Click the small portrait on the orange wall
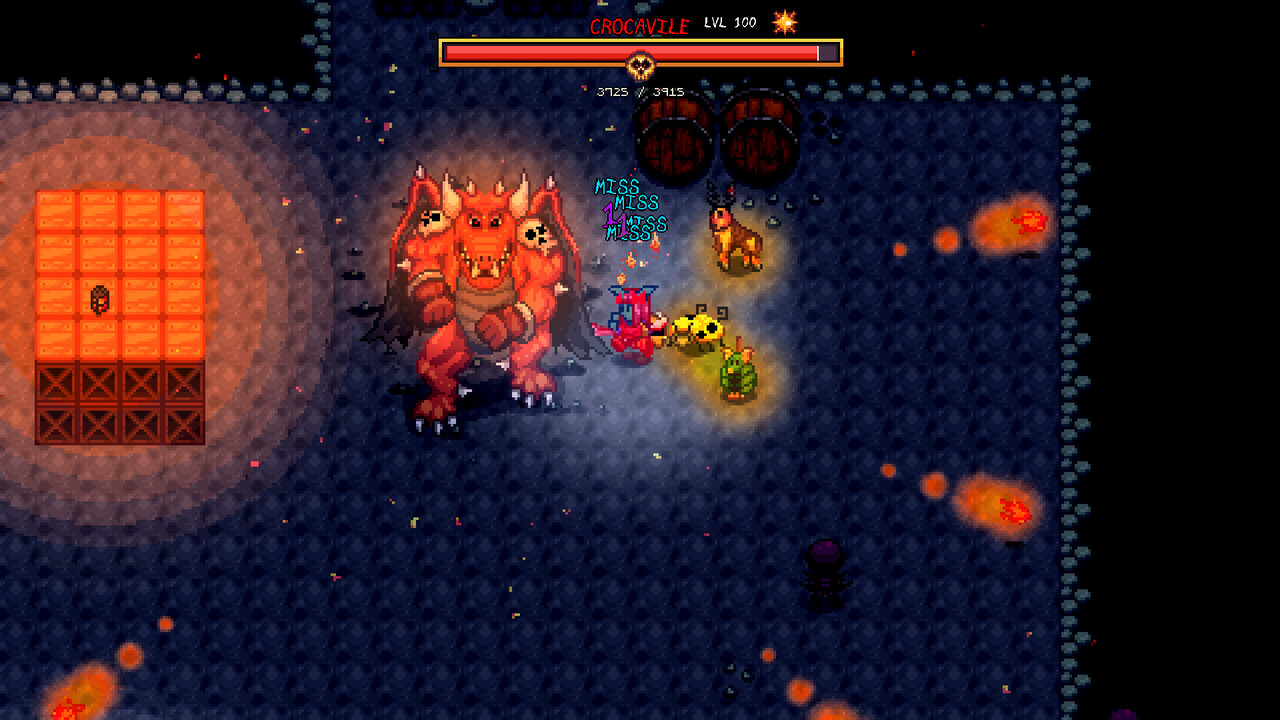Image resolution: width=1280 pixels, height=720 pixels. pos(100,300)
